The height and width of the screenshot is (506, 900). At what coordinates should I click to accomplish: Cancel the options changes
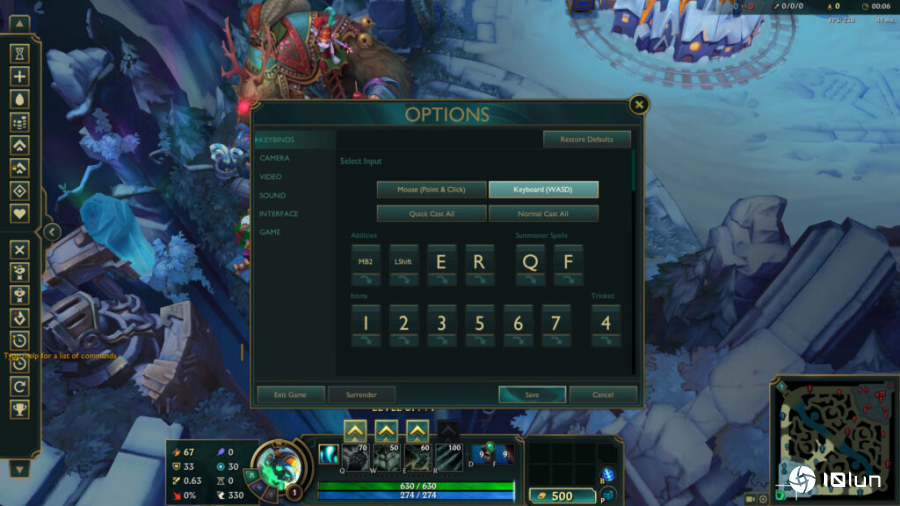pos(603,395)
